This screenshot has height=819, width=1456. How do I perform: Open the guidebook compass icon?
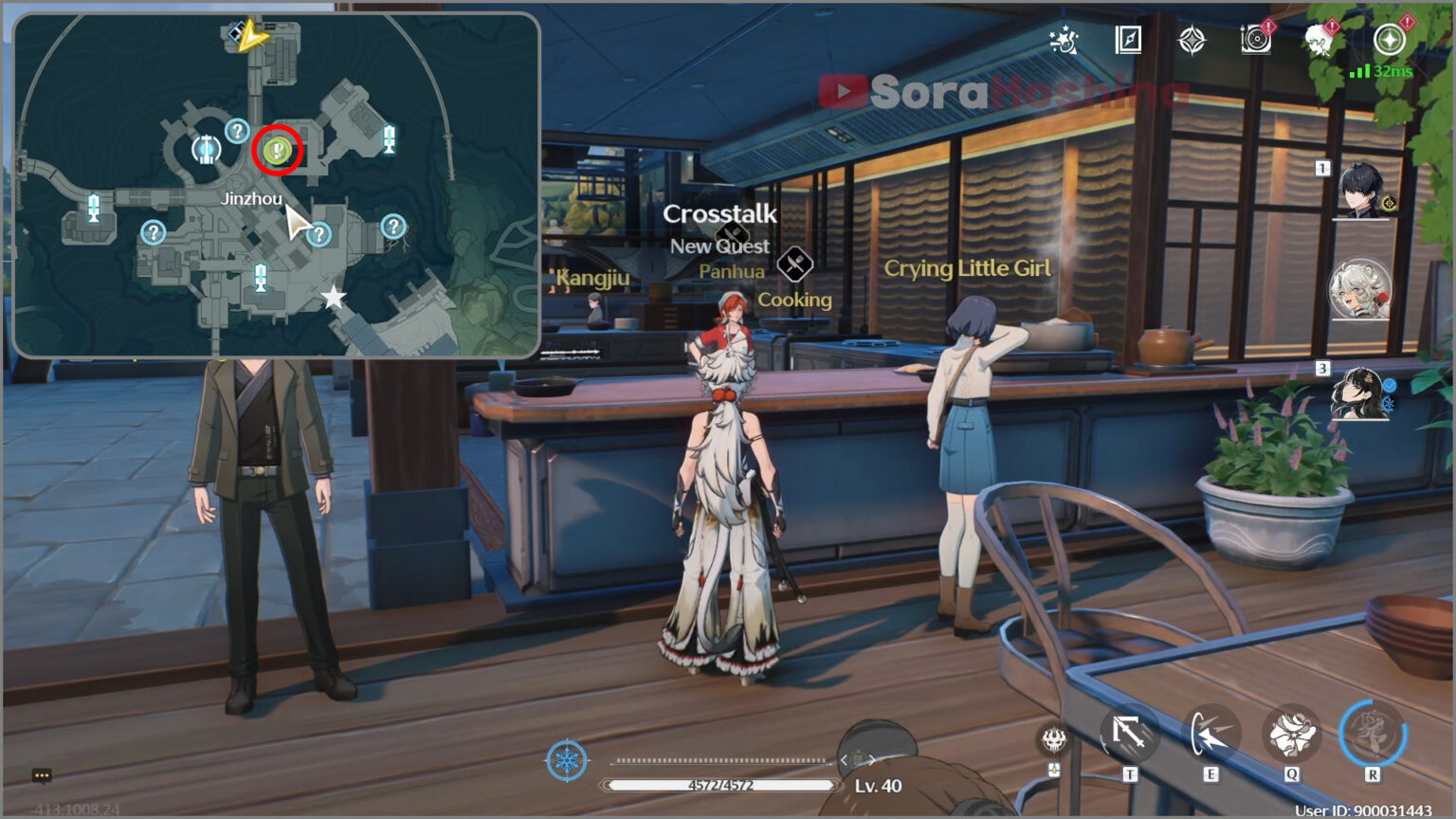[x=1128, y=40]
